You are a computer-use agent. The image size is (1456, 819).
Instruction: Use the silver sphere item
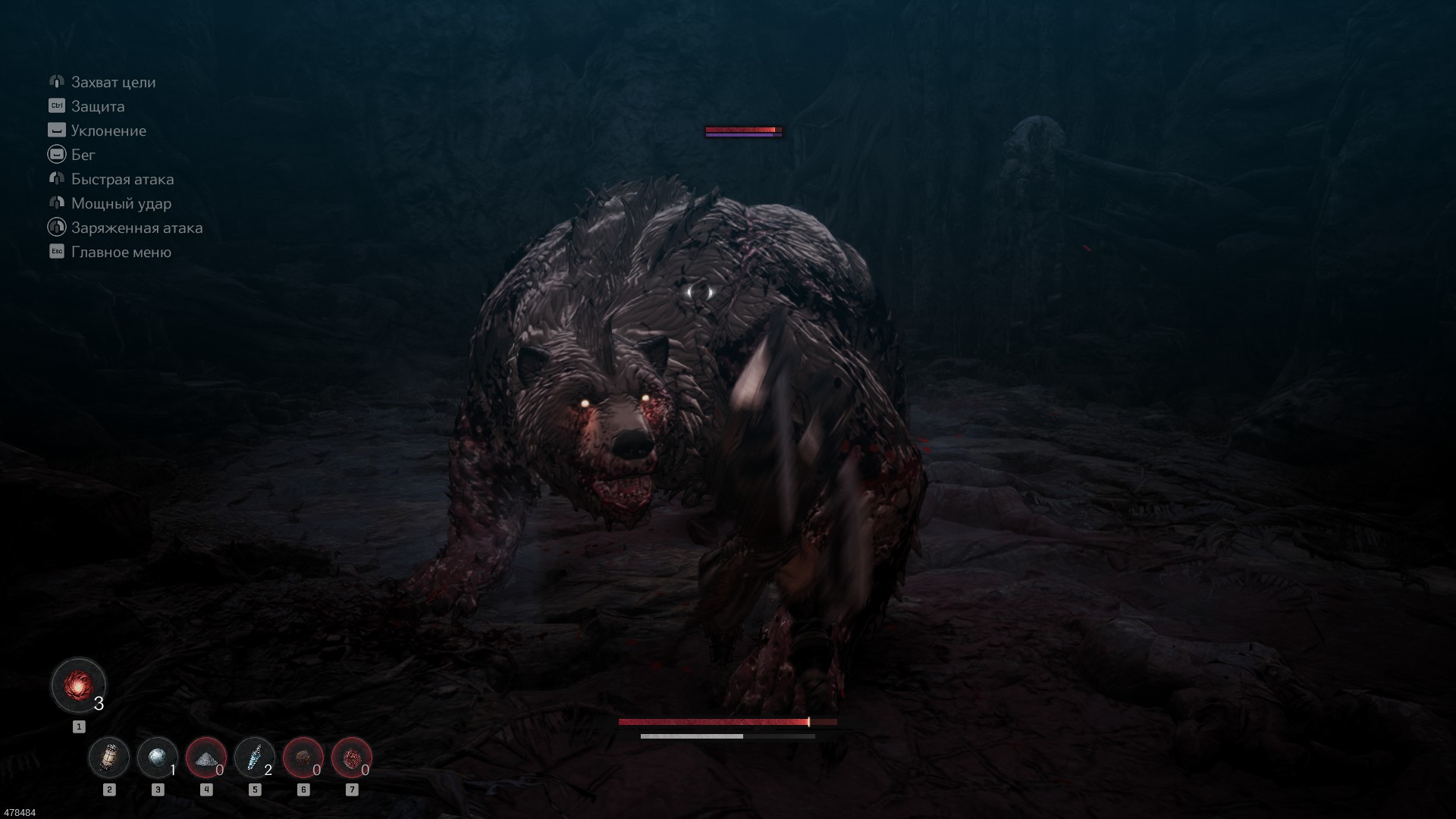pos(158,758)
